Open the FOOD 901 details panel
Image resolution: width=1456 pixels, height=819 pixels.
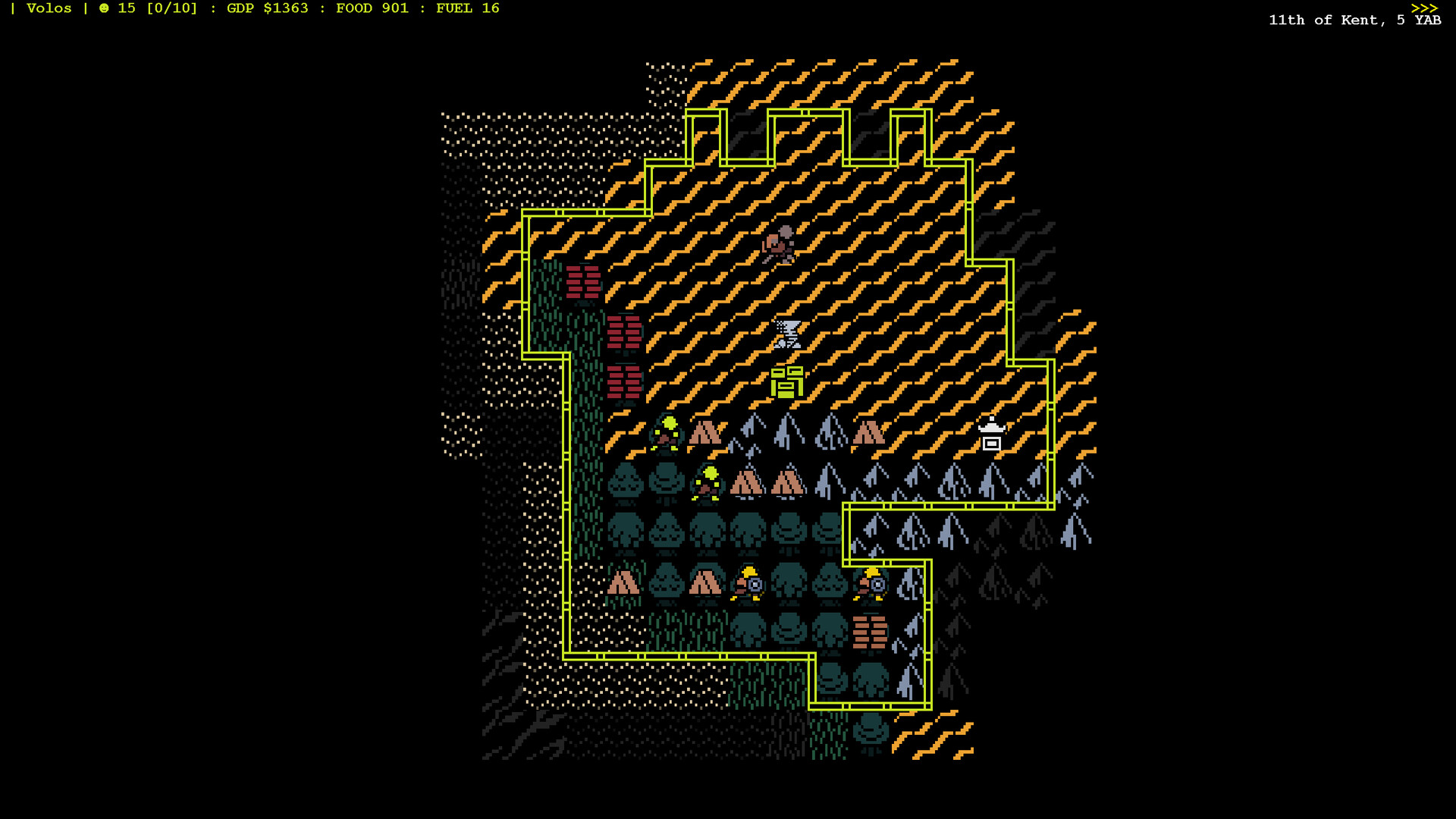pyautogui.click(x=371, y=8)
